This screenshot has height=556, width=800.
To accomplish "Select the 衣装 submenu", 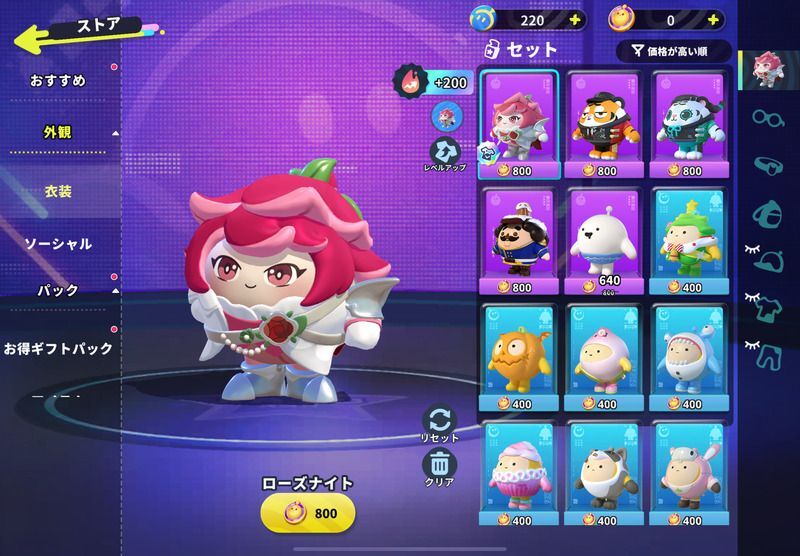I will (58, 190).
